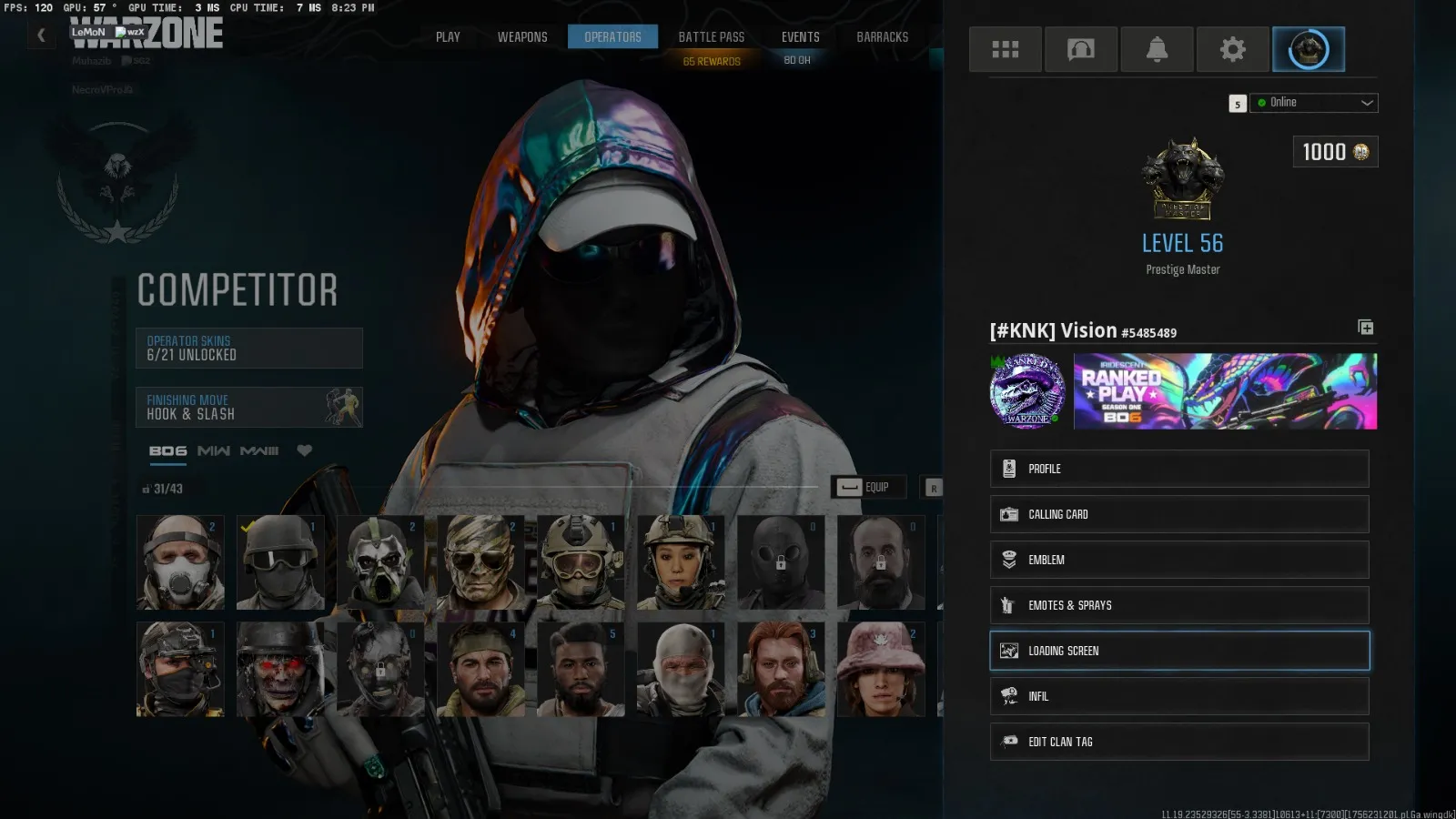Viewport: 1456px width, 819px height.
Task: Click the COD Points balance showing 1000
Action: [1334, 152]
